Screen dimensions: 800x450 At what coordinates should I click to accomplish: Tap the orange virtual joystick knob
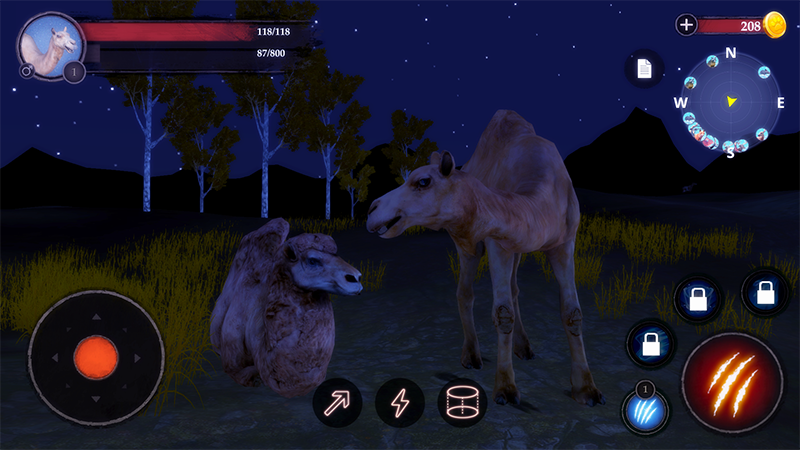96,356
